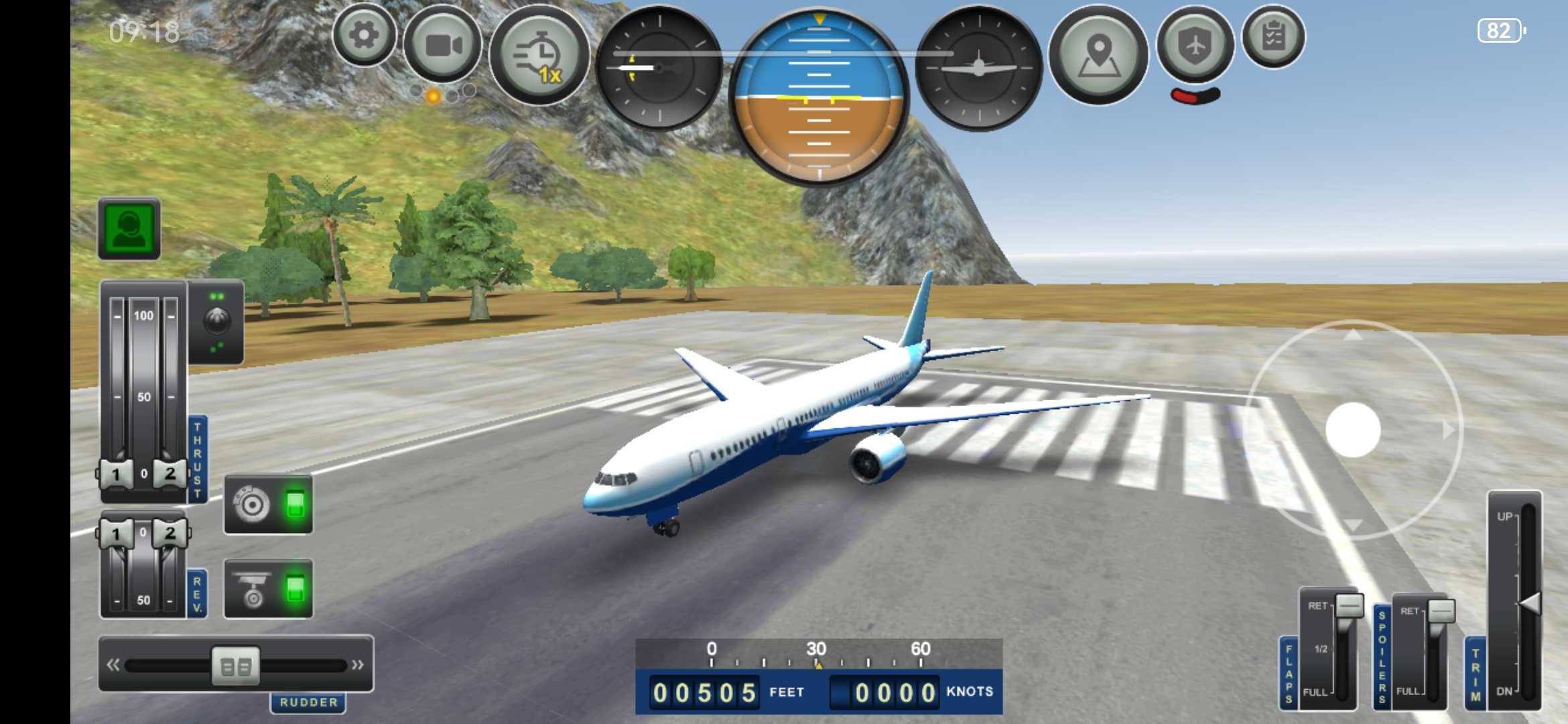The width and height of the screenshot is (1568, 724).
Task: Click the rudder slider handle
Action: (236, 666)
